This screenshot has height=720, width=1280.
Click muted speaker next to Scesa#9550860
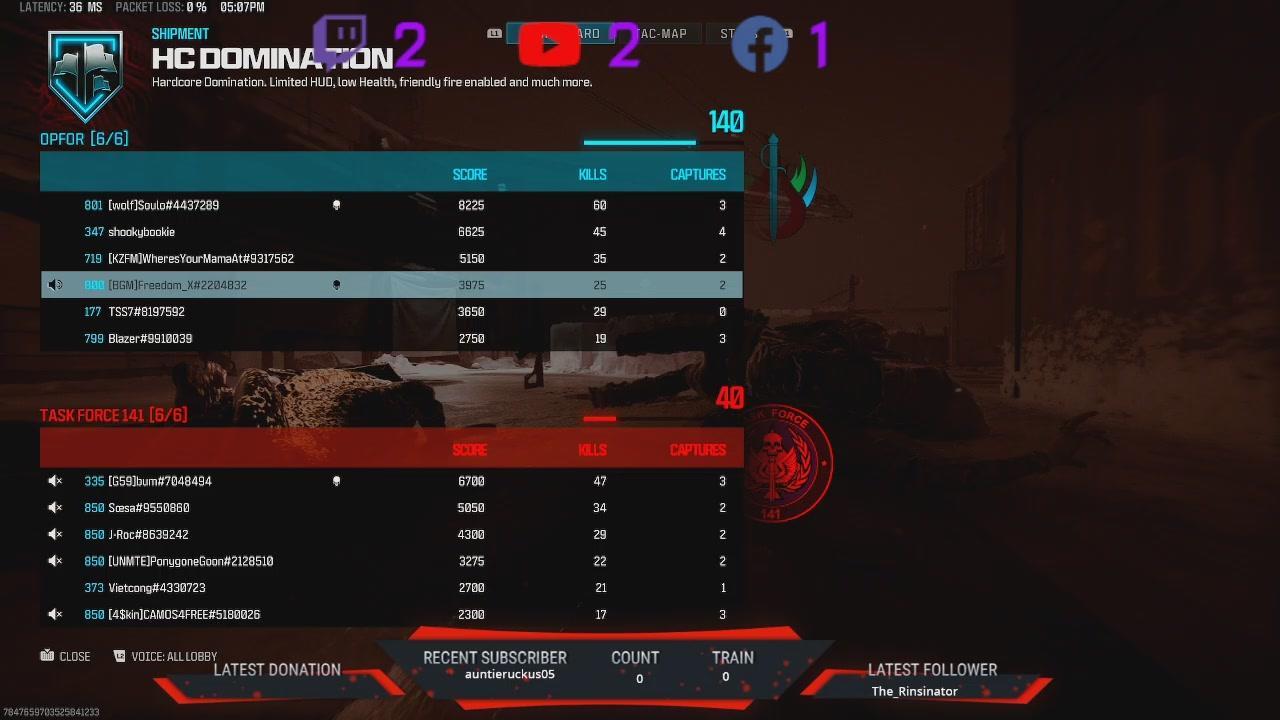click(x=56, y=508)
